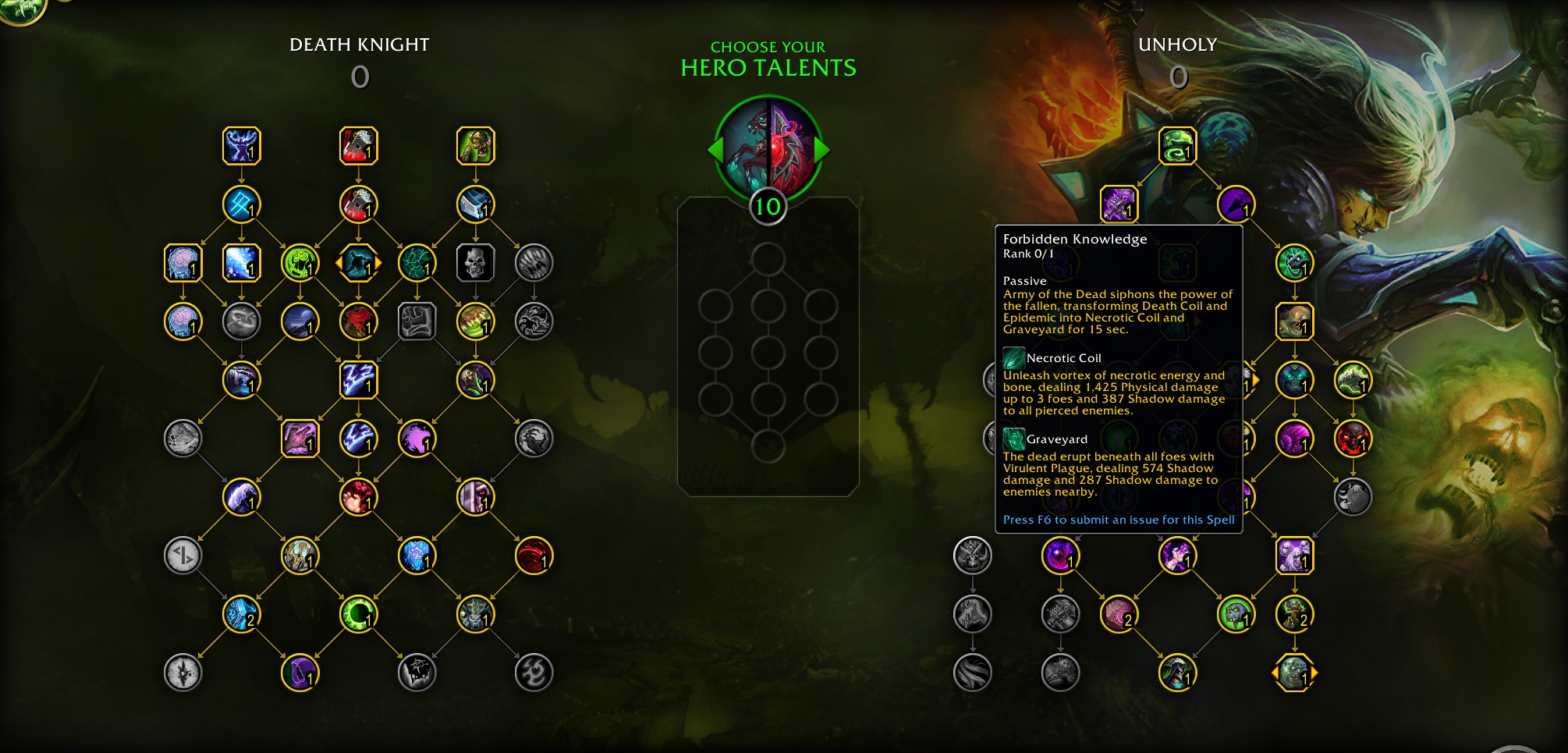1568x753 pixels.
Task: Open the Hero Talents selection emblem
Action: point(768,148)
